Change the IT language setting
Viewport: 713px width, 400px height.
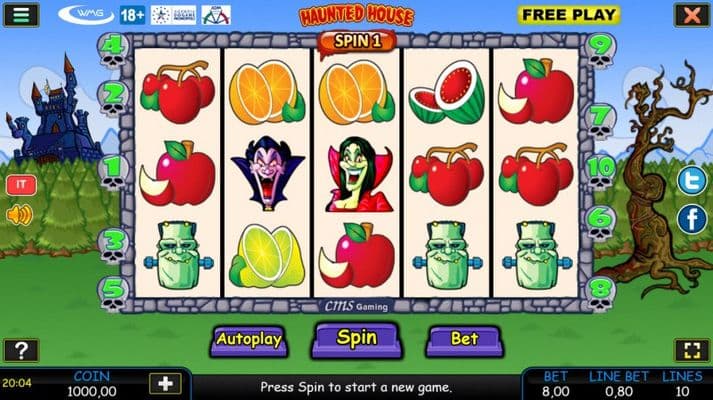tap(19, 185)
